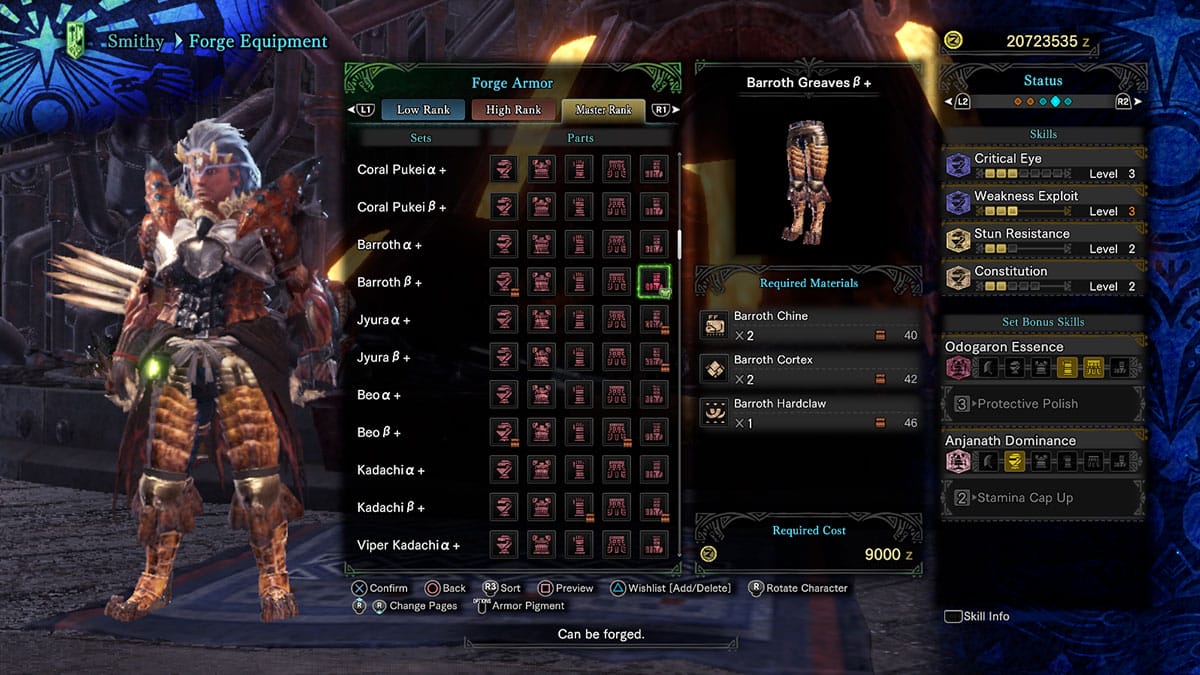Open the High Rank armor tab

[x=513, y=110]
